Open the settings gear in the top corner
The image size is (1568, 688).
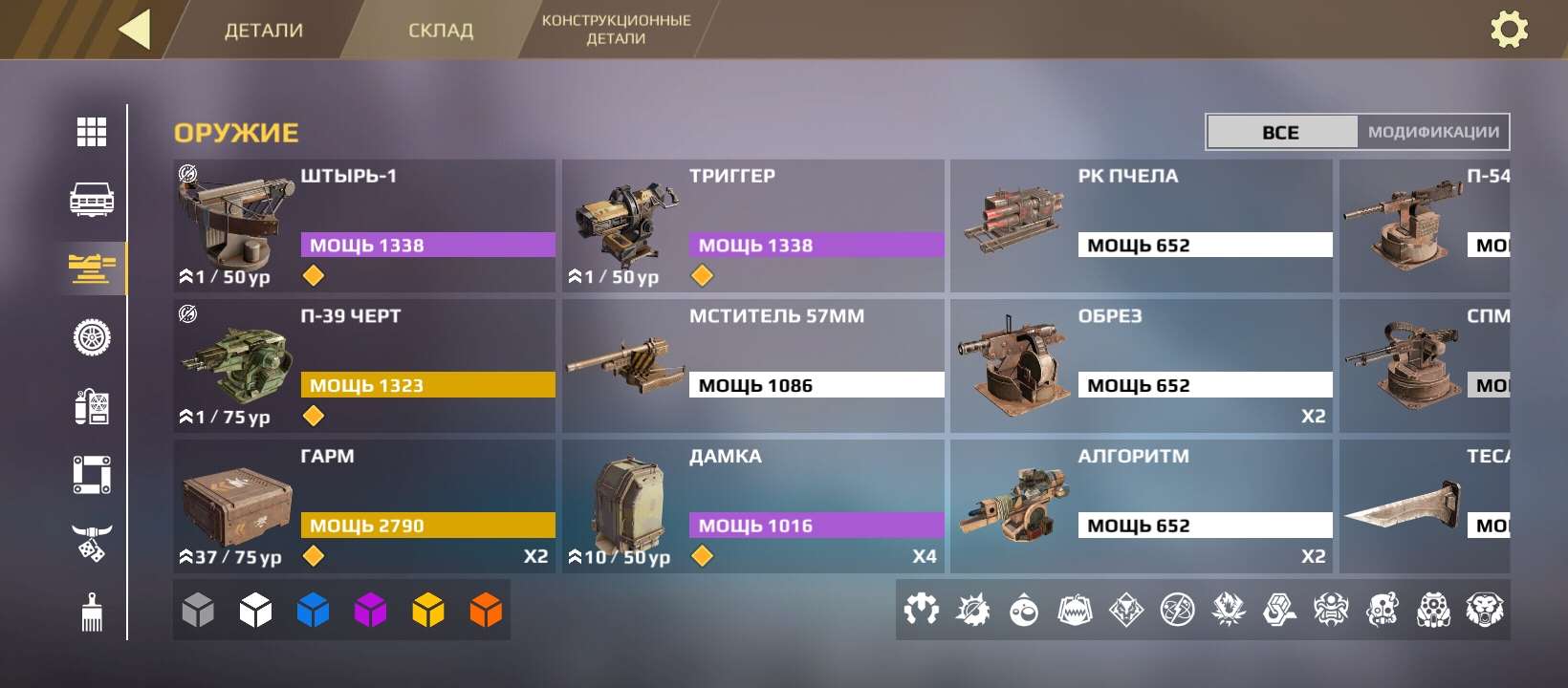tap(1512, 30)
